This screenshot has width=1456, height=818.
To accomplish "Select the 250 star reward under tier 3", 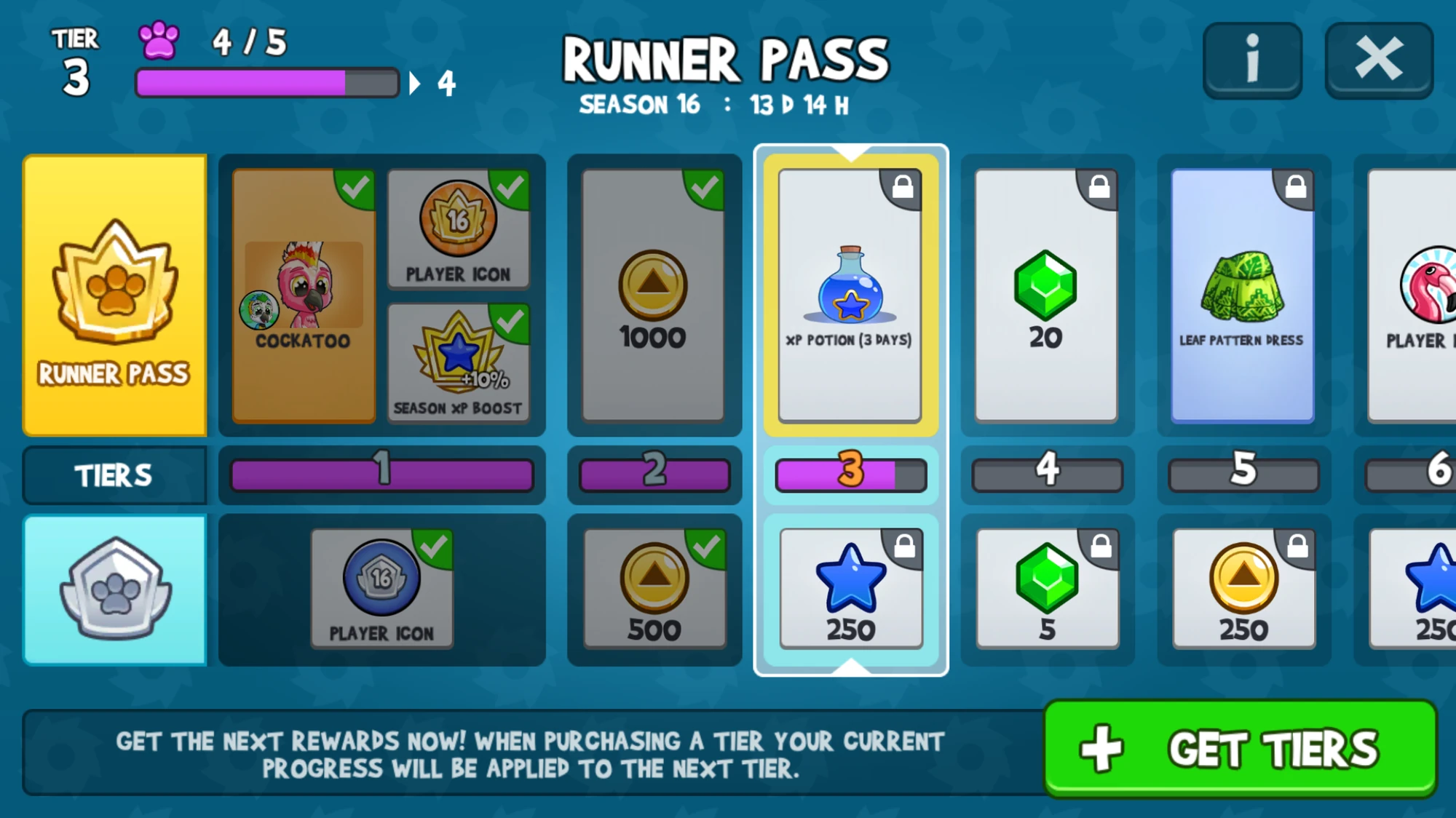I will 850,589.
